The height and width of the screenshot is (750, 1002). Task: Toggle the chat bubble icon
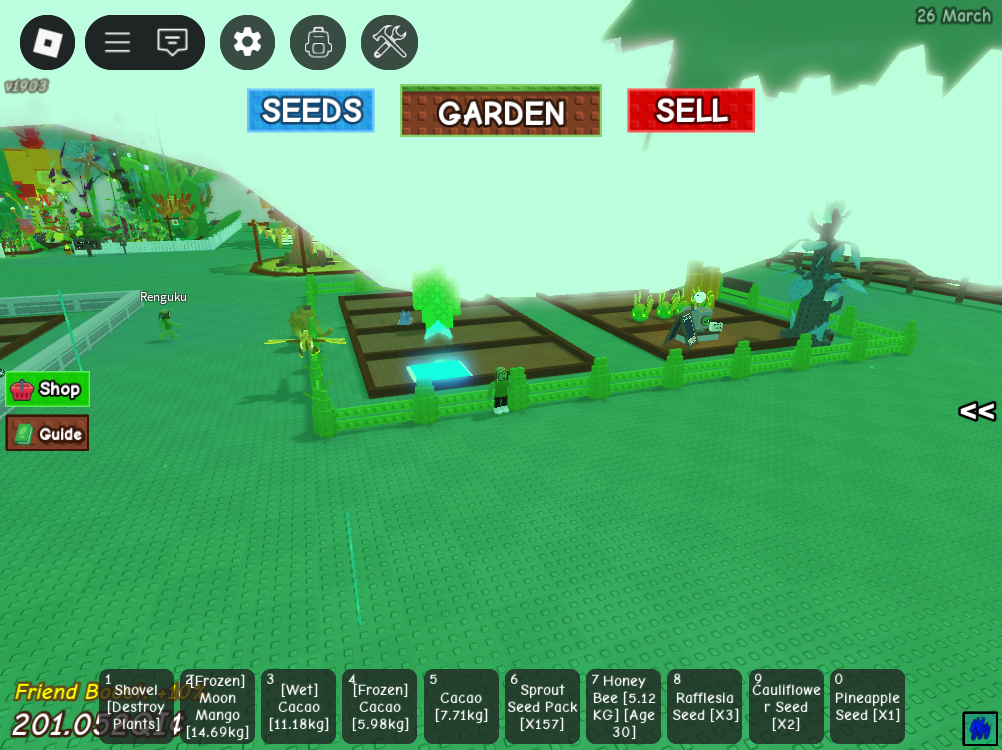point(173,42)
